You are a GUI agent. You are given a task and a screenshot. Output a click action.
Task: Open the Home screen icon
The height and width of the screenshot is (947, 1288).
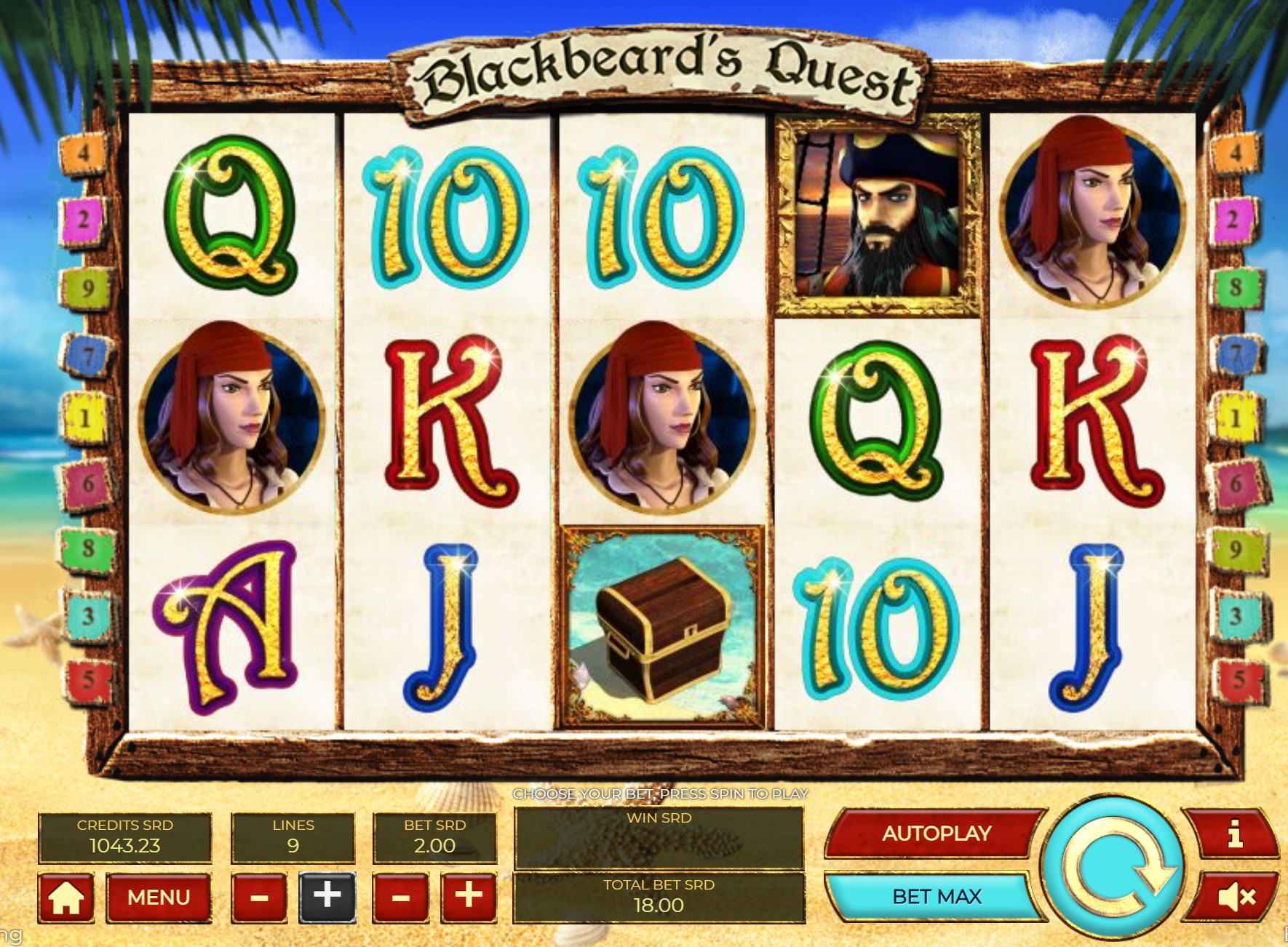tap(67, 898)
